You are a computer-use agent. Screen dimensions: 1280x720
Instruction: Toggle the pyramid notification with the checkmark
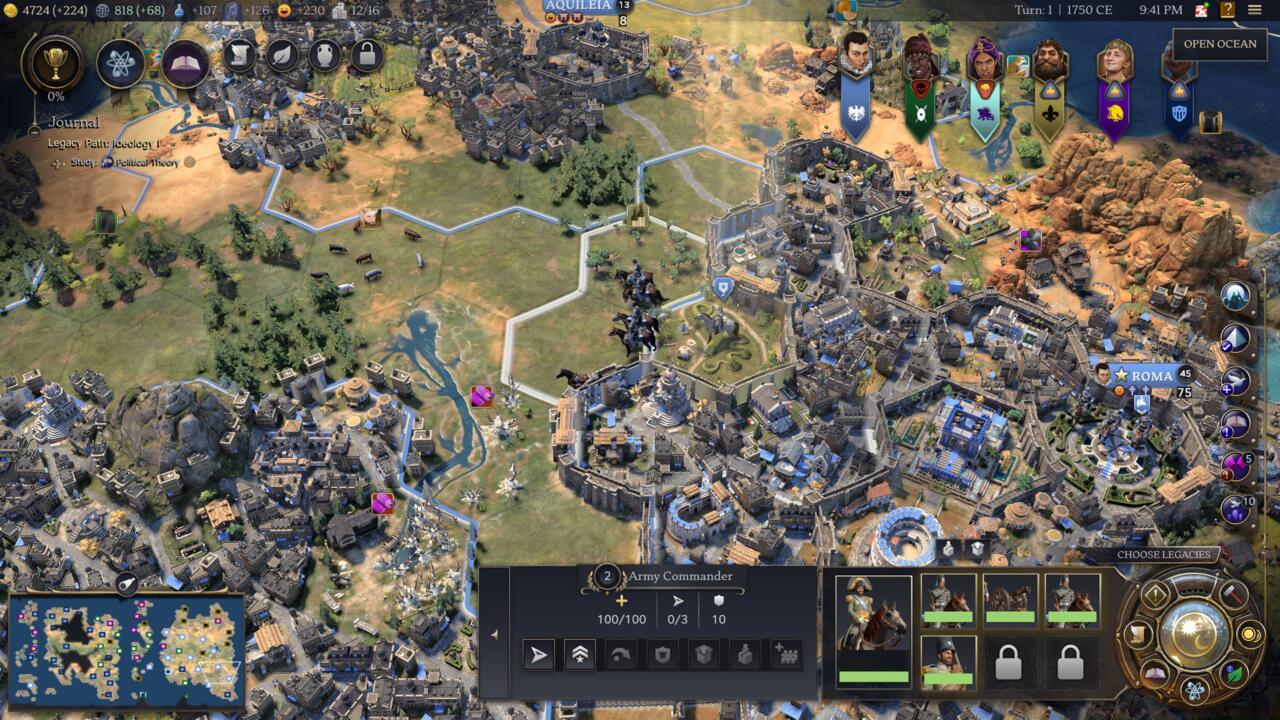pyautogui.click(x=1234, y=339)
